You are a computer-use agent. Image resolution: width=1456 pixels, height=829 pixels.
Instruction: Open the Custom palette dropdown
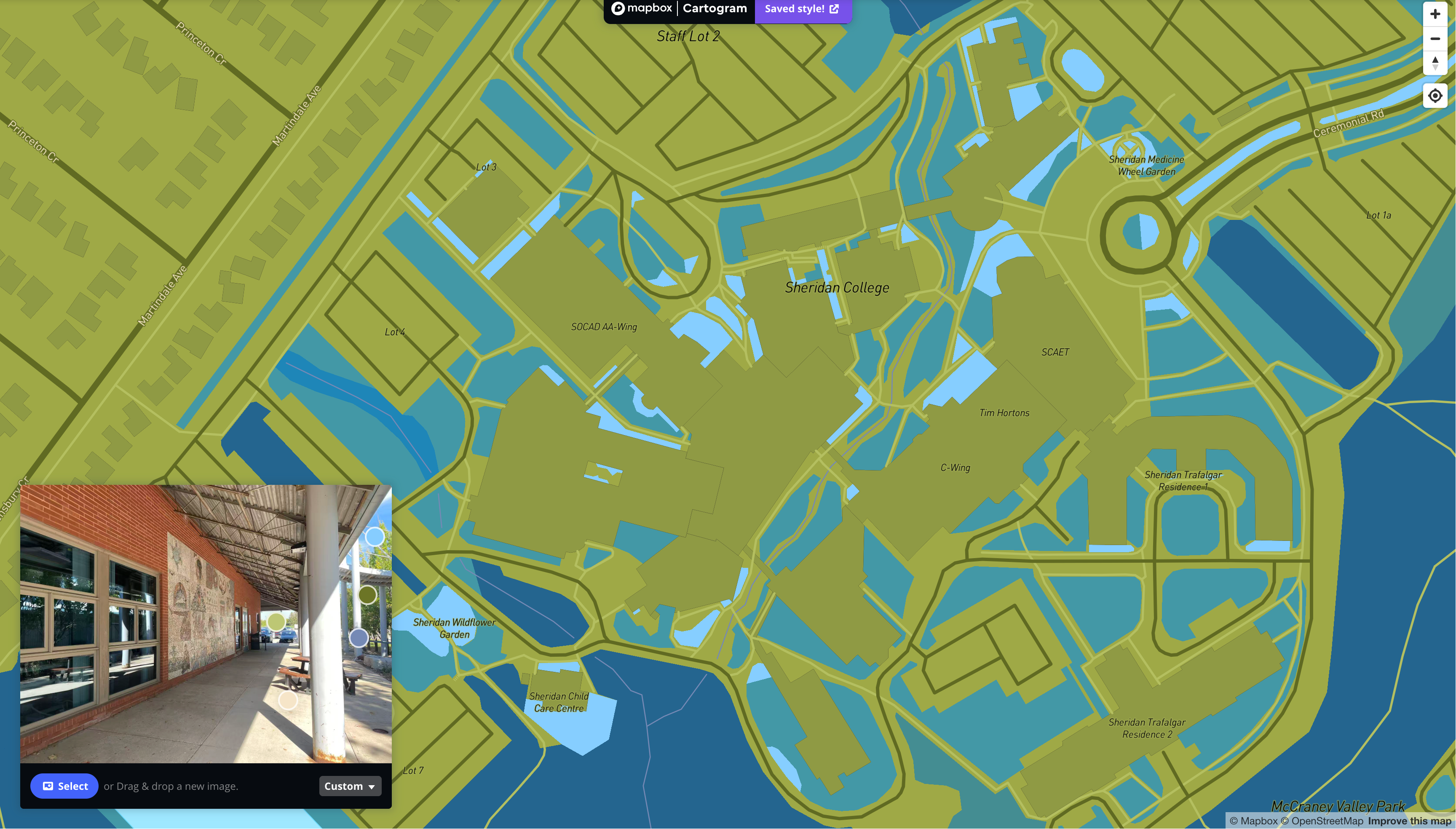pos(350,786)
